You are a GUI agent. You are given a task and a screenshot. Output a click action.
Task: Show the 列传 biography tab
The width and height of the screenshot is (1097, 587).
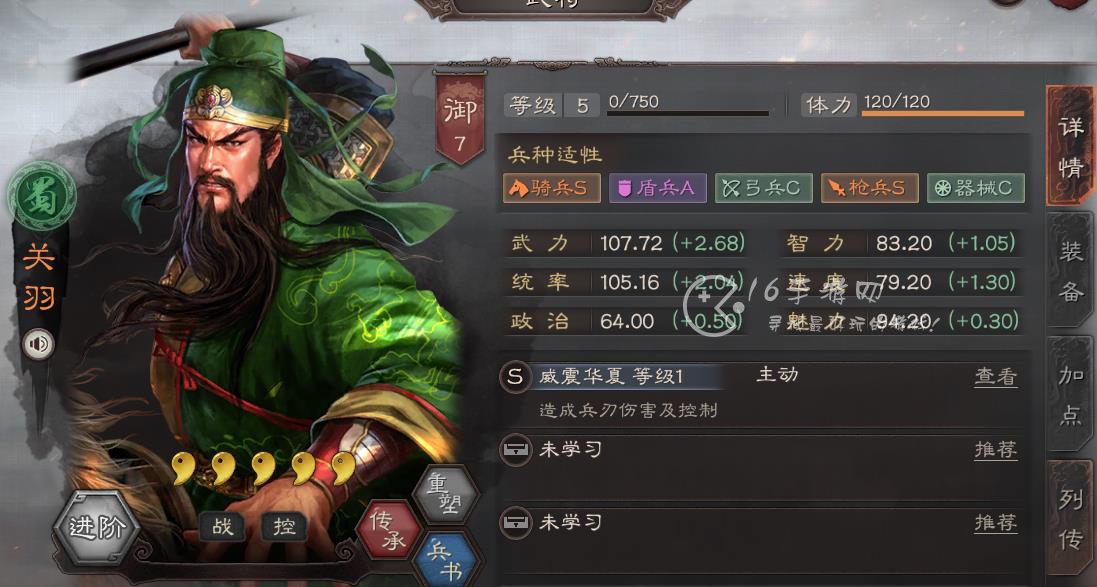(x=1070, y=519)
